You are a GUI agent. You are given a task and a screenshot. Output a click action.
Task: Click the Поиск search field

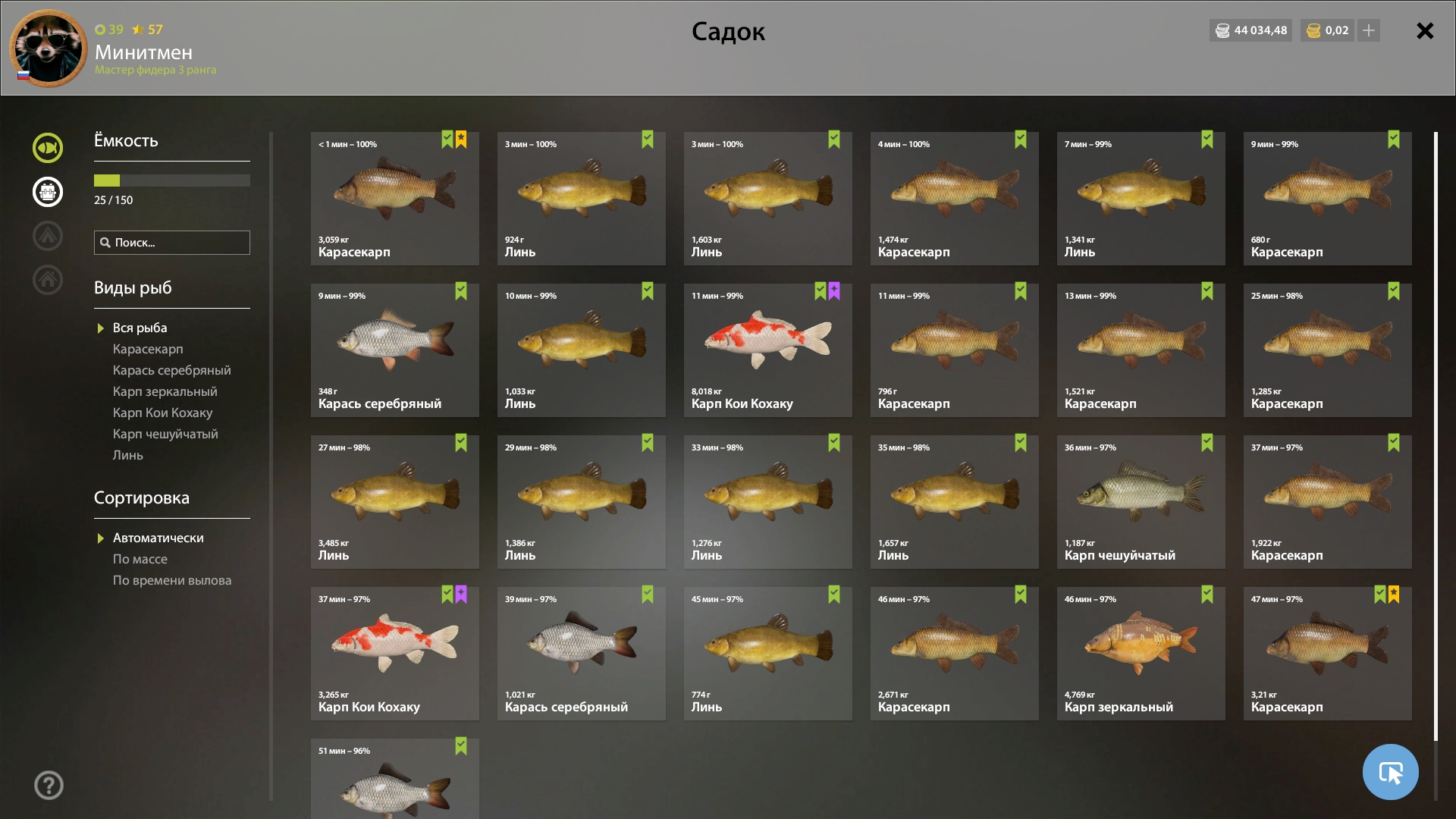coord(172,243)
